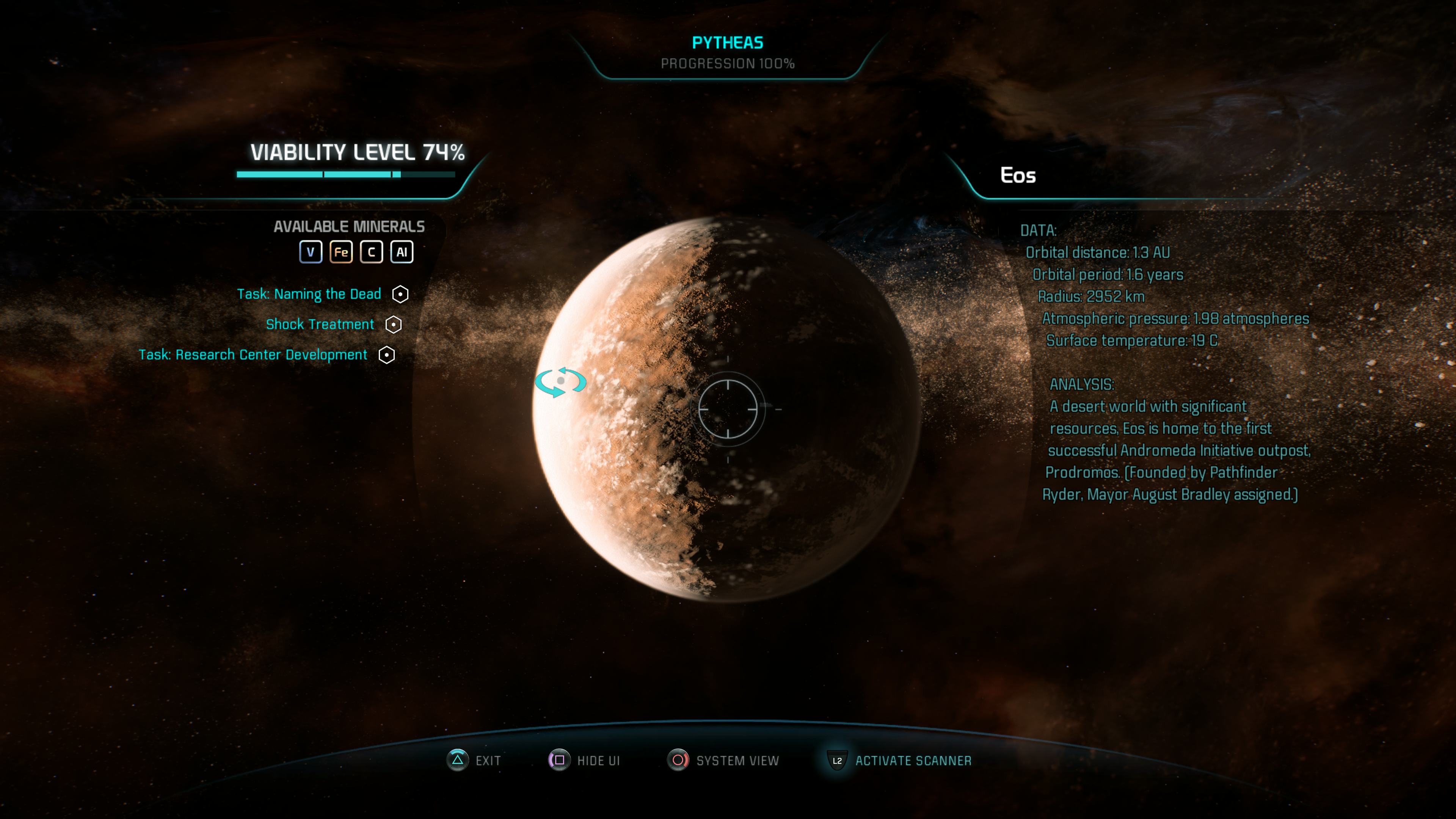Viewport: 1456px width, 819px height.
Task: Select the Shock Treatment quest entry
Action: pyautogui.click(x=320, y=325)
